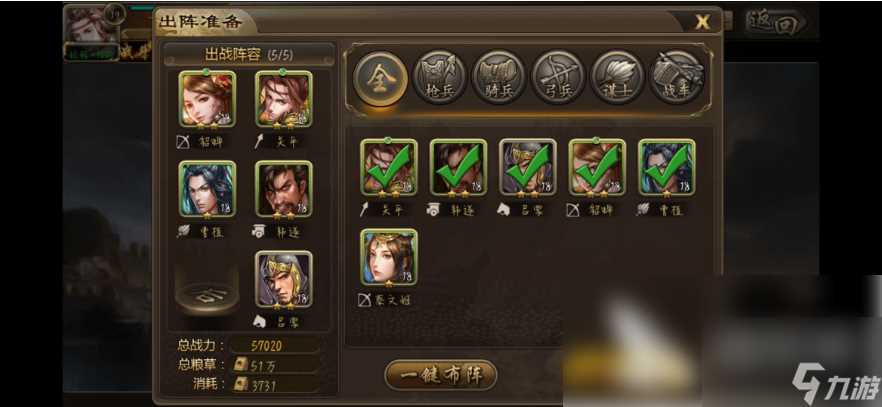The height and width of the screenshot is (407, 882).
Task: Select 关平 in the battle lineup
Action: (283, 100)
